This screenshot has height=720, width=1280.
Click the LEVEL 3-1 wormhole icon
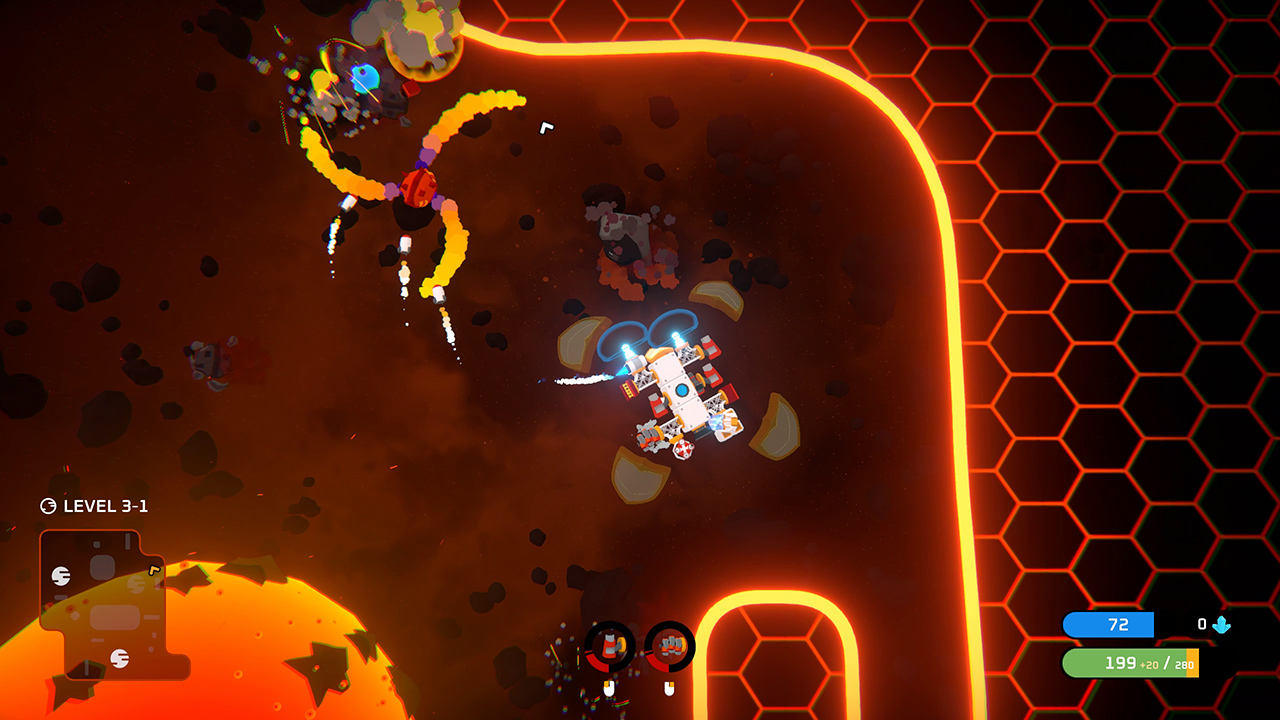[x=48, y=505]
